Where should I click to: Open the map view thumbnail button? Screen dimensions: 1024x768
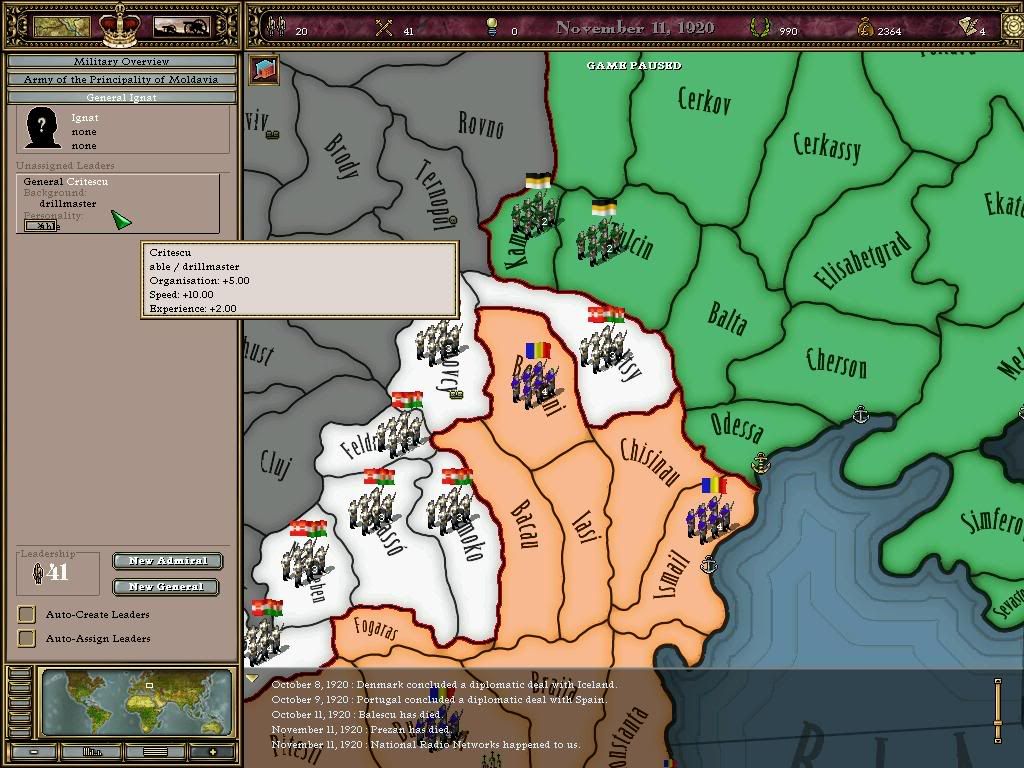coord(62,27)
